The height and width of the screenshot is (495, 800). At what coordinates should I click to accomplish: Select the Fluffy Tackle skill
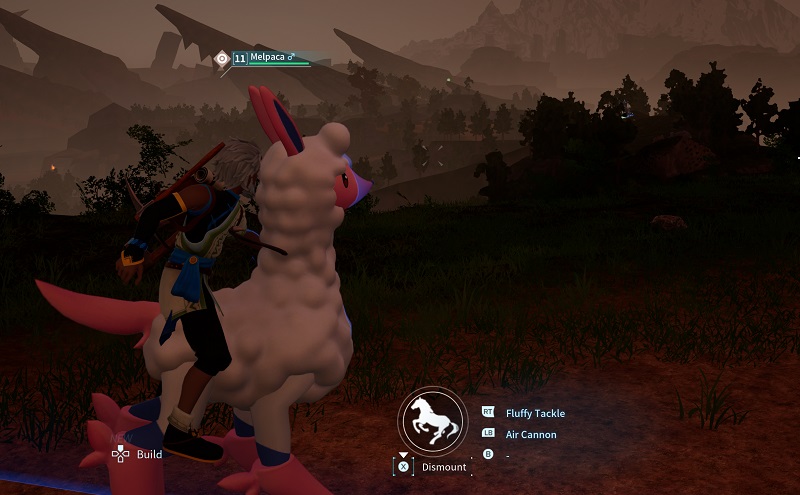535,413
